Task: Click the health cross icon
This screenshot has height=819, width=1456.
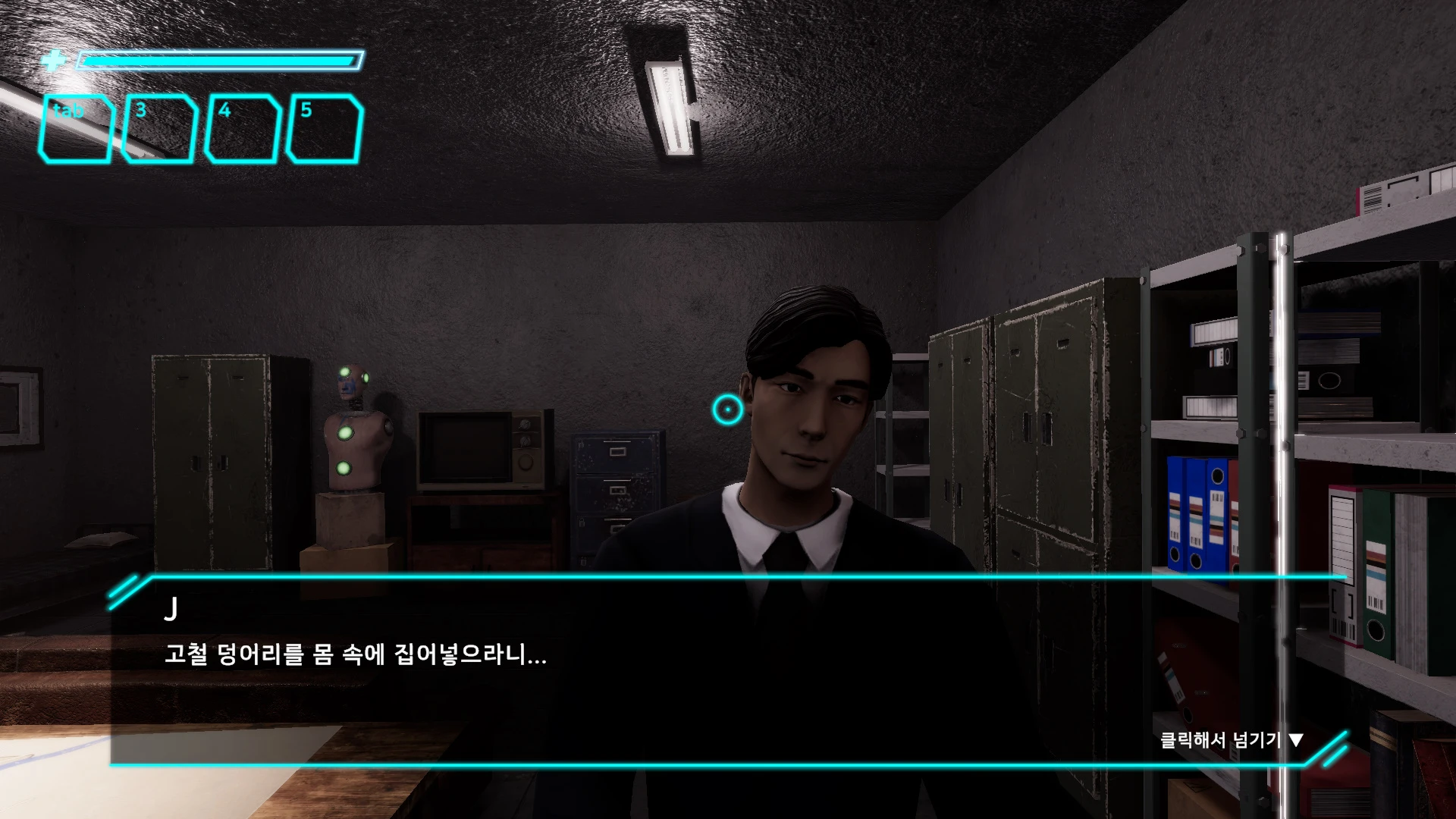Action: point(53,60)
